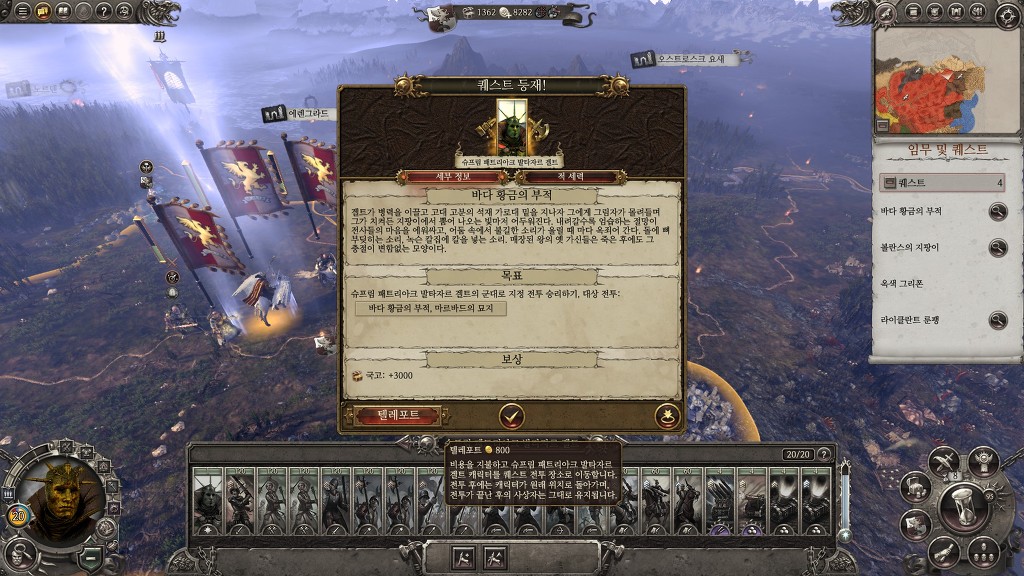This screenshot has width=1024, height=576.
Task: Open the skulls objectives button
Action: pos(982,551)
